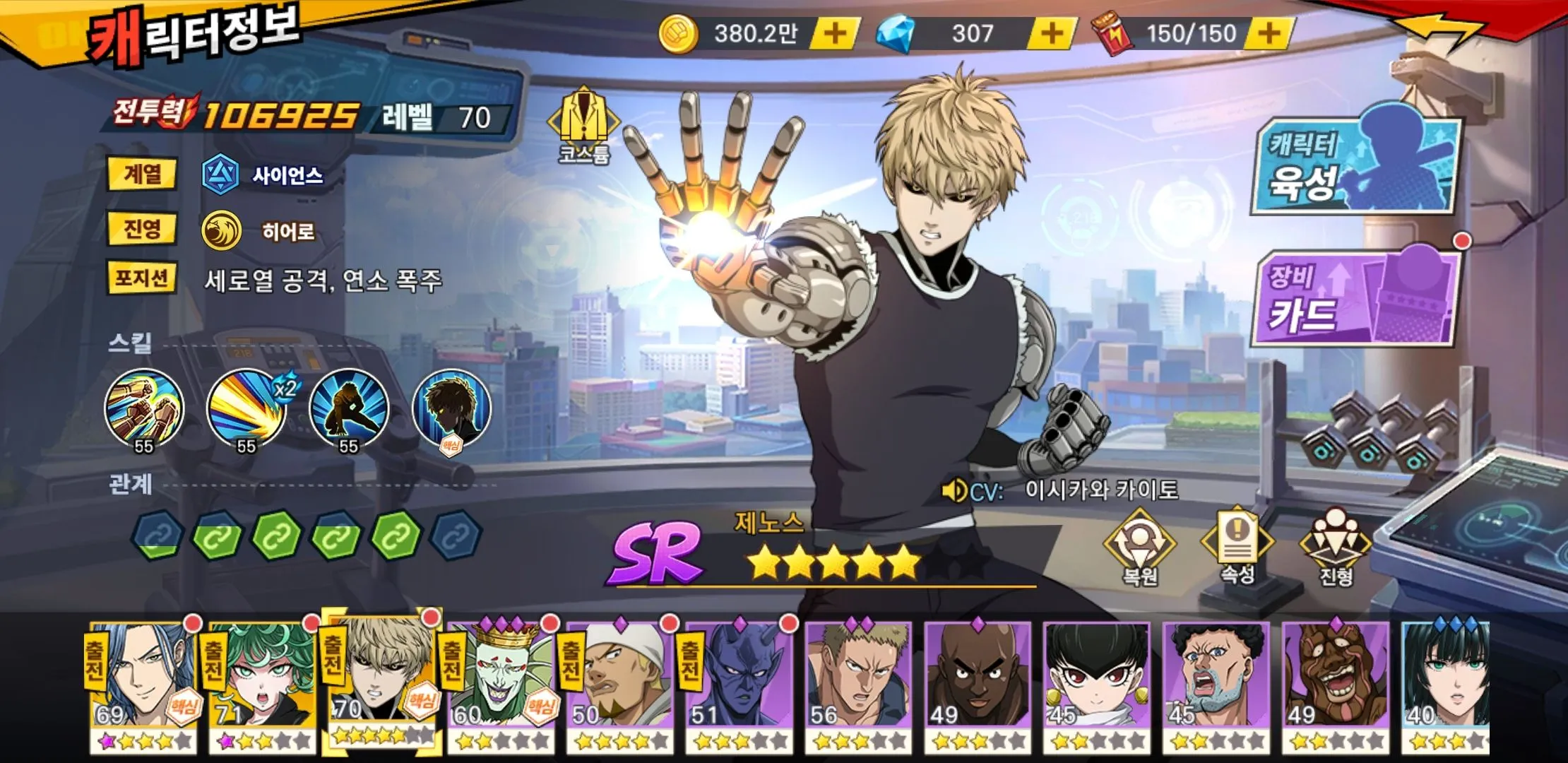Add more gold coins with the plus button
1568x763 pixels.
pos(835,33)
